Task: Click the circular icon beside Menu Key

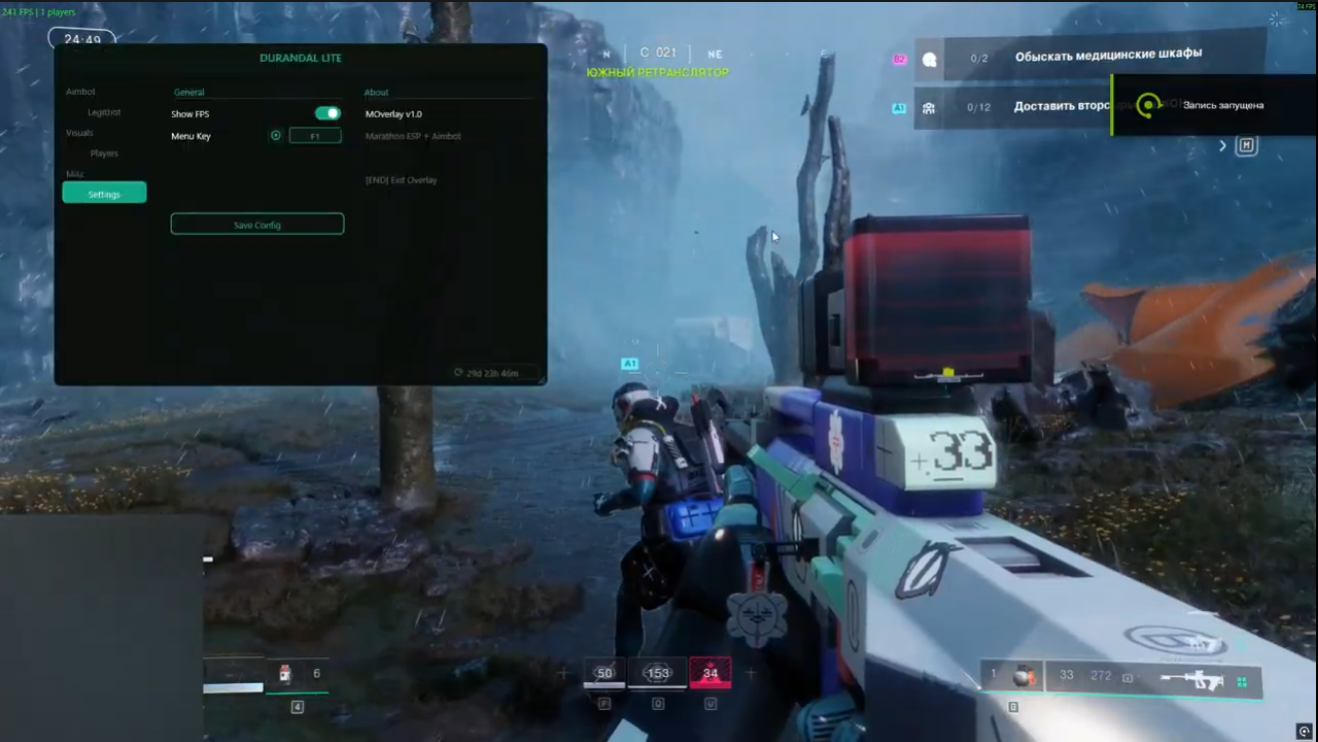Action: pos(276,136)
